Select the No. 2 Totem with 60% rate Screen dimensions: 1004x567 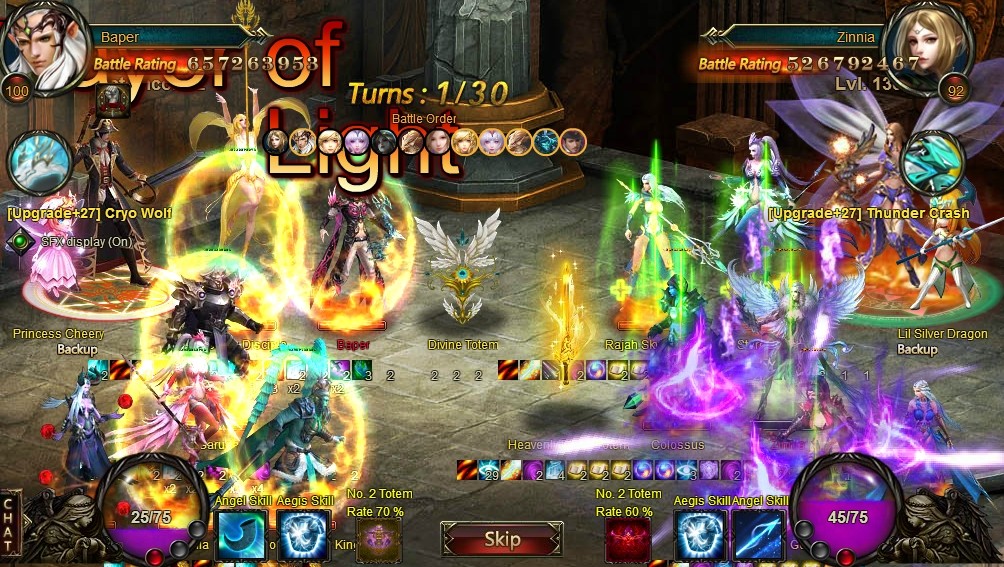pos(628,539)
